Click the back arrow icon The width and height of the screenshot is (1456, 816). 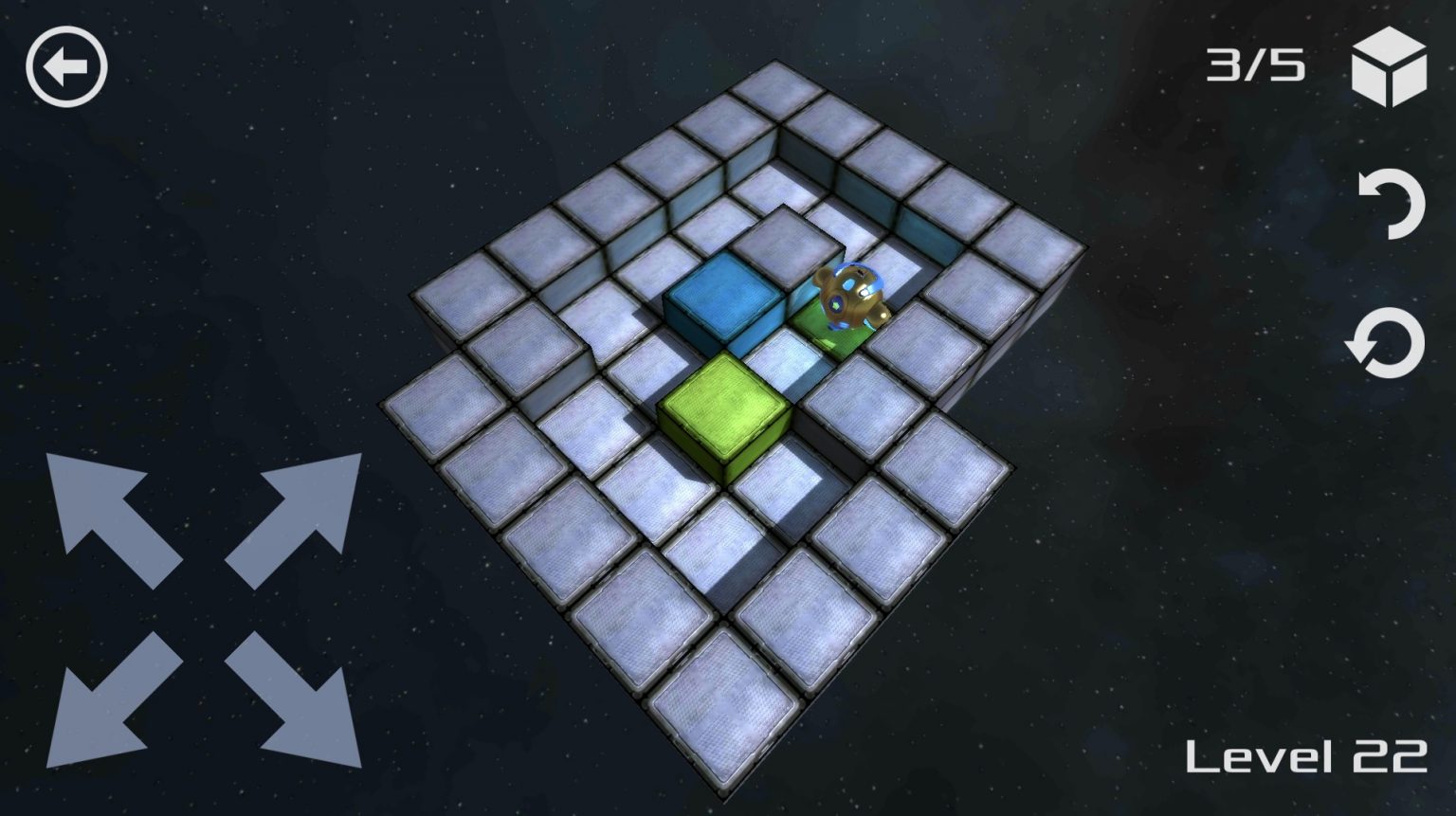pyautogui.click(x=69, y=66)
